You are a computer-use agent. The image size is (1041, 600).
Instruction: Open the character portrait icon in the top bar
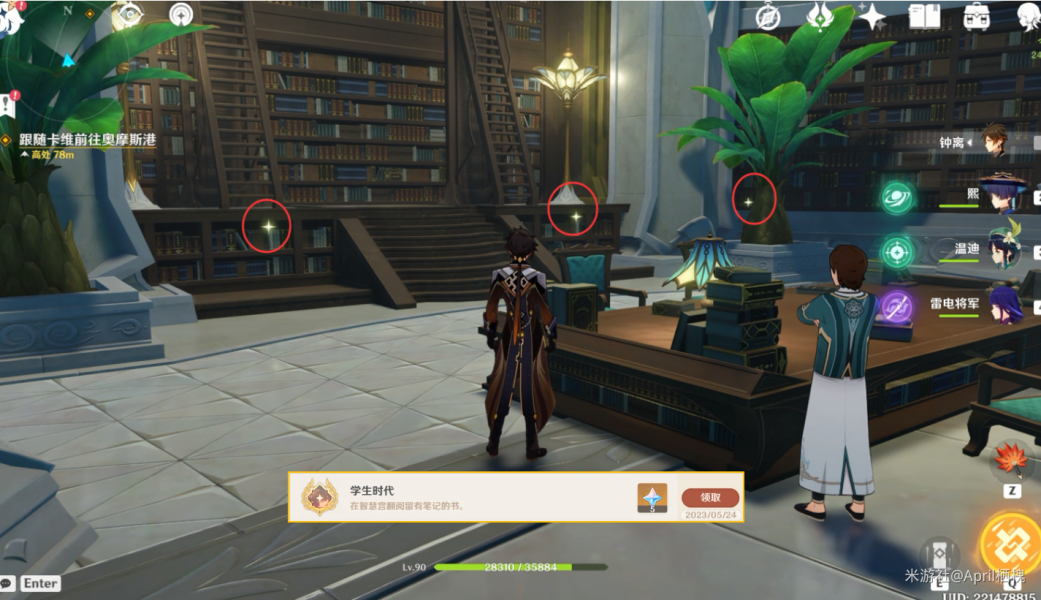(x=1027, y=16)
